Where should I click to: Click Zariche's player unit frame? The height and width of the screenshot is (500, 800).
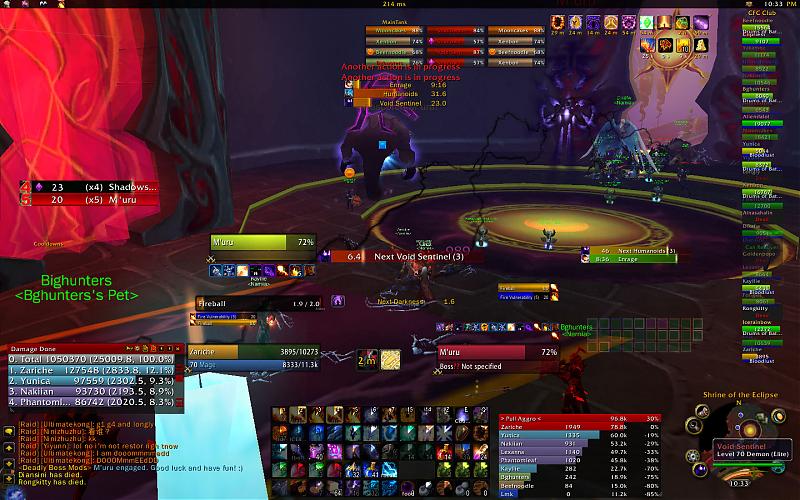click(x=226, y=352)
